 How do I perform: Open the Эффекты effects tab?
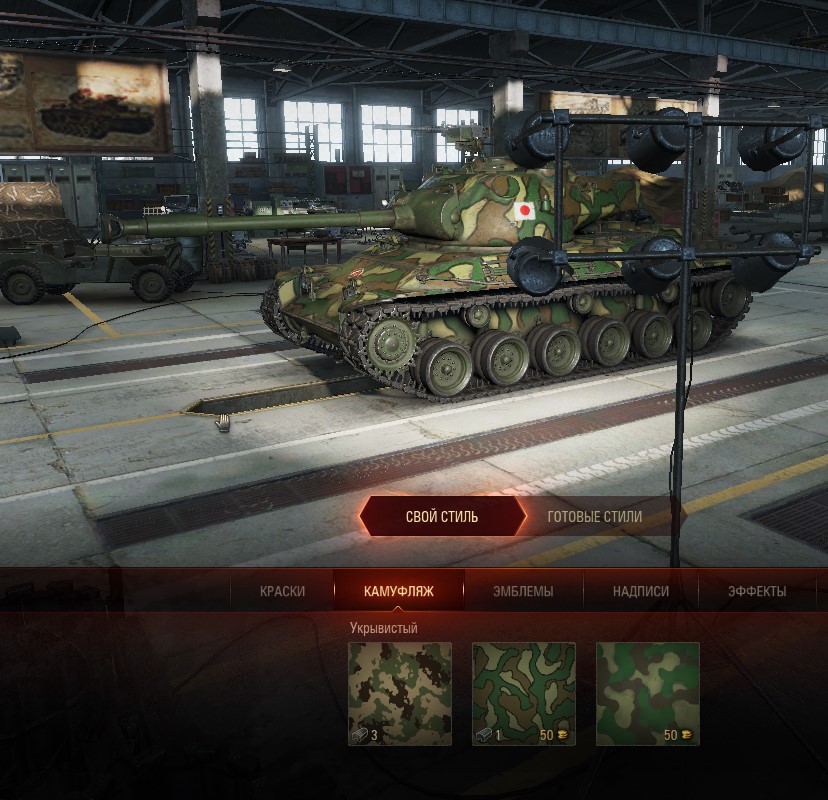pyautogui.click(x=757, y=591)
